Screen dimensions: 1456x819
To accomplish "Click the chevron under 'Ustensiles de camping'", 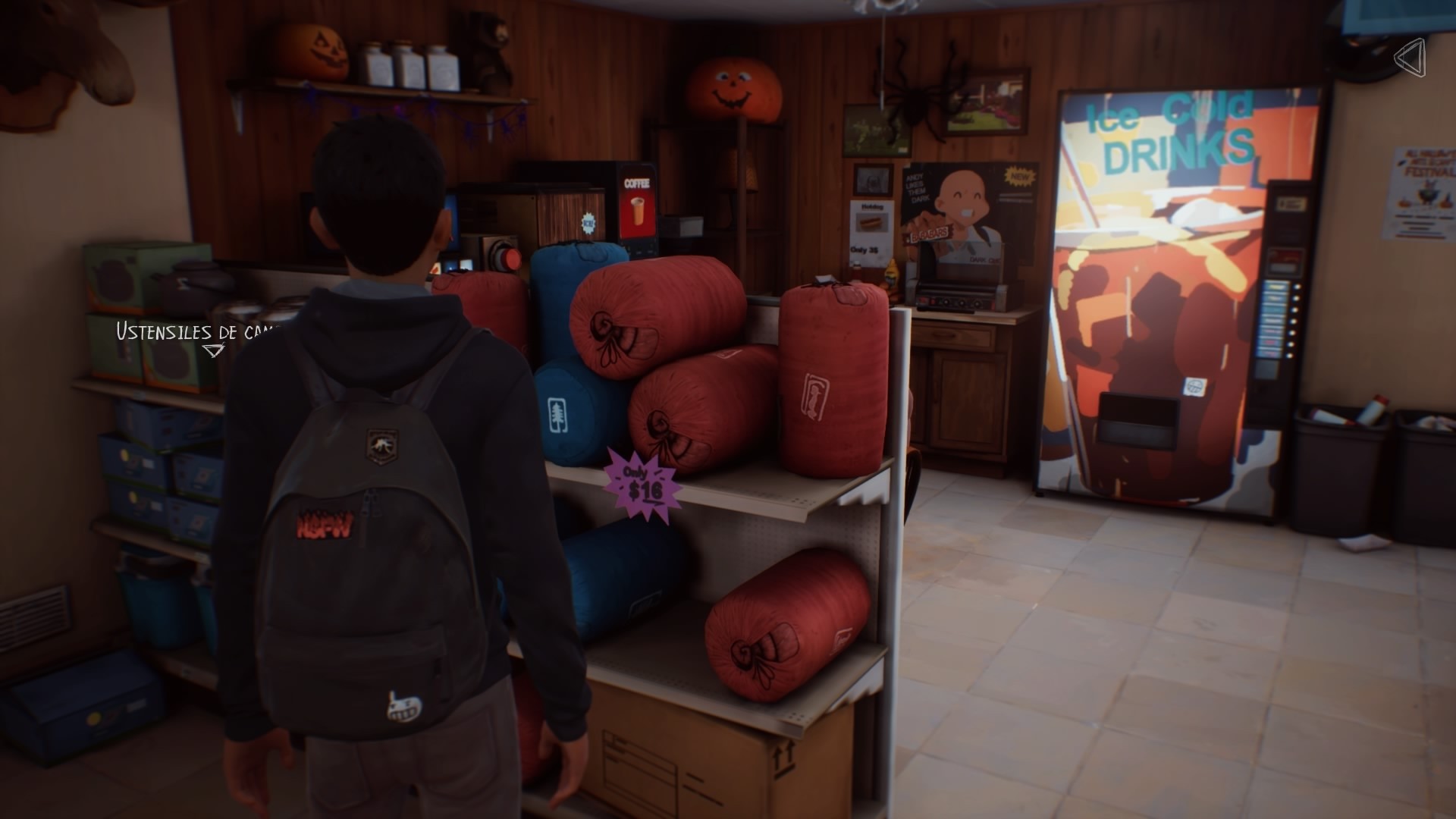I will [x=214, y=351].
